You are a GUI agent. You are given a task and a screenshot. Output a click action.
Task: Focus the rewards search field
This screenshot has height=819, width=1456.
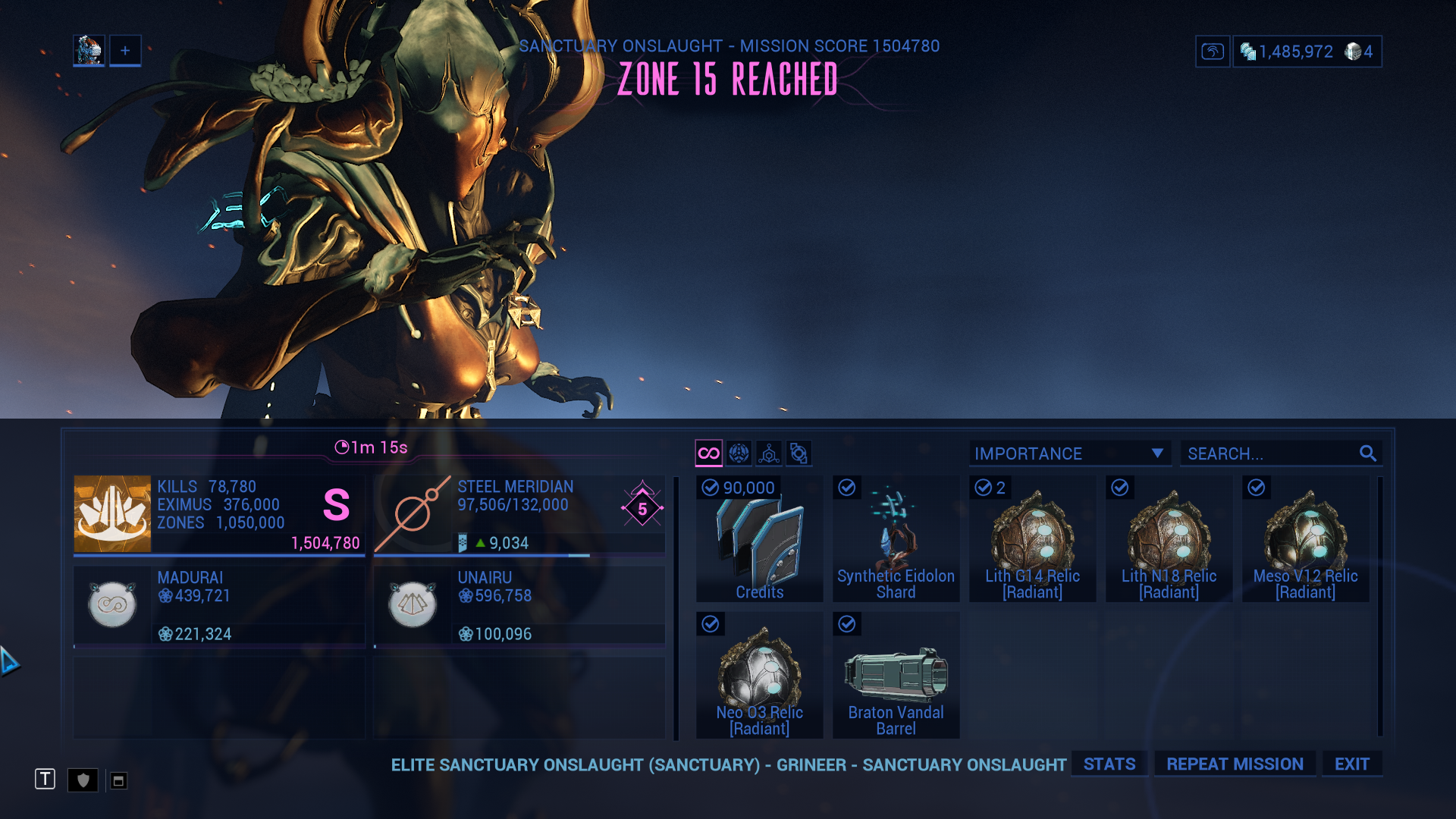[x=1272, y=453]
